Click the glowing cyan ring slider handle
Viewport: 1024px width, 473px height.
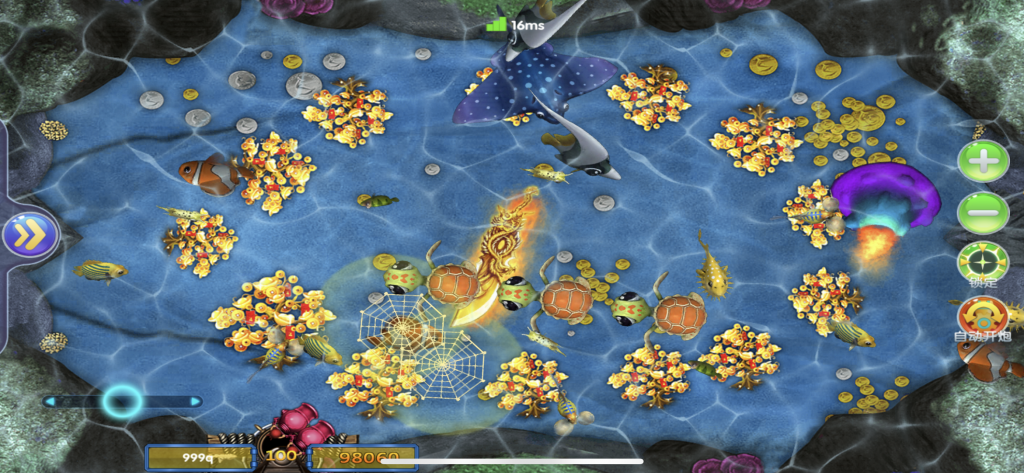121,402
